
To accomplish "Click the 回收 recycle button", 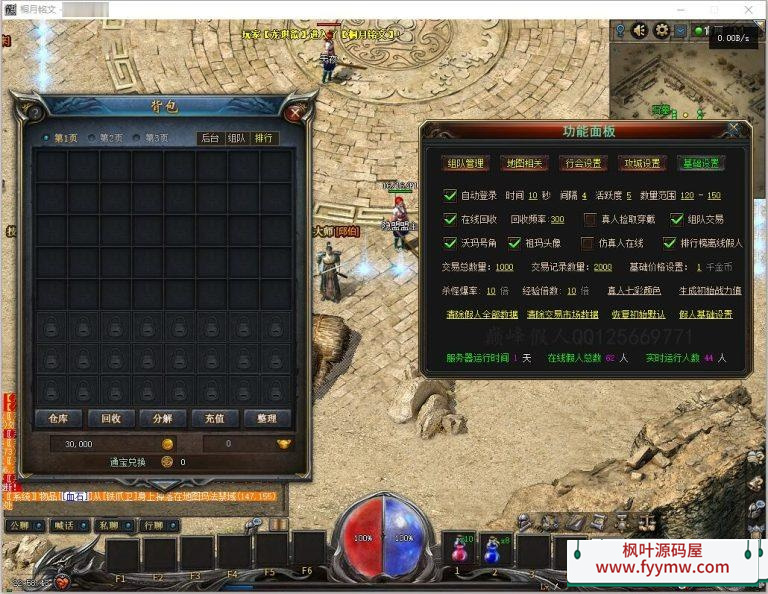I will pos(110,418).
